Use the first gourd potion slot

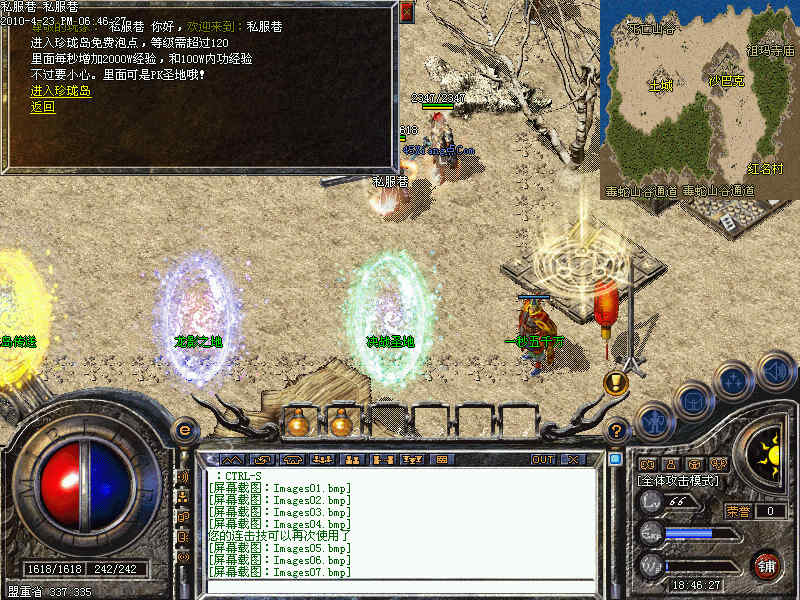[x=297, y=422]
